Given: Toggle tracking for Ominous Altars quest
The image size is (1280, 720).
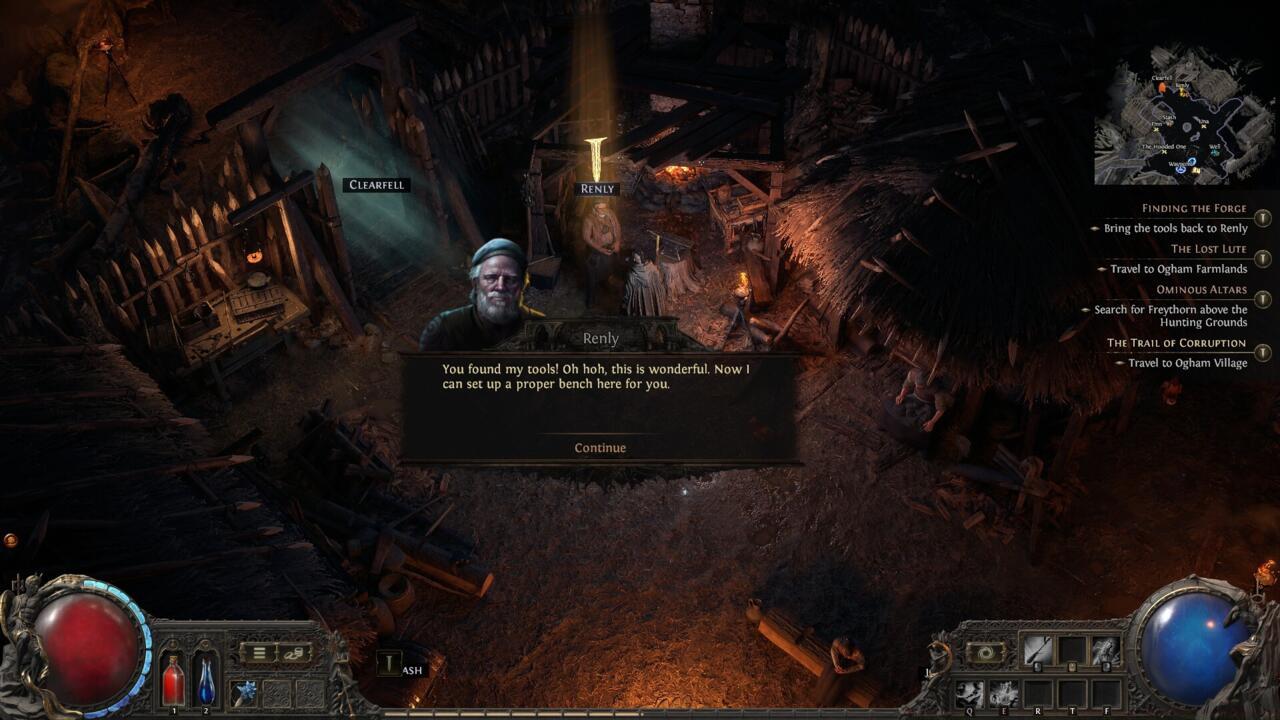Looking at the screenshot, I should click(x=1261, y=298).
